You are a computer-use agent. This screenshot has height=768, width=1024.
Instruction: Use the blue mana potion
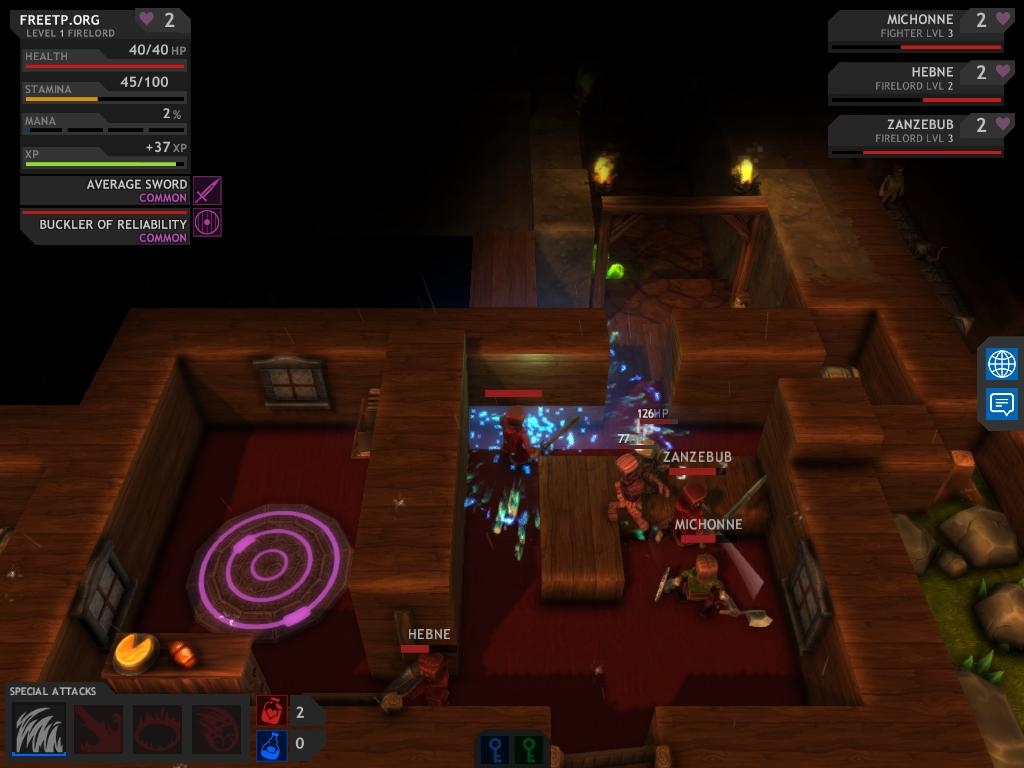pyautogui.click(x=272, y=745)
